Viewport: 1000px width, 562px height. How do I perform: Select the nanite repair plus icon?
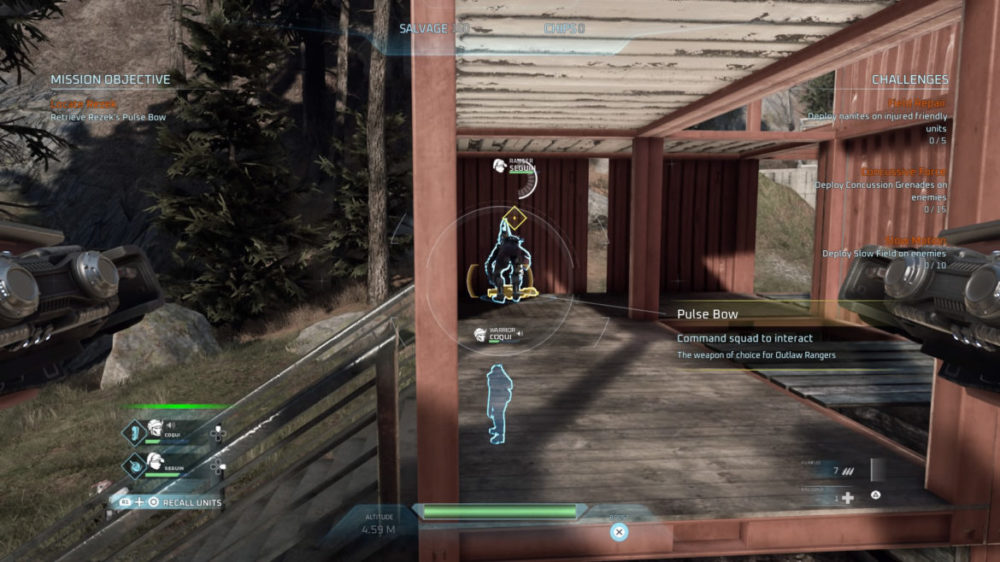848,497
